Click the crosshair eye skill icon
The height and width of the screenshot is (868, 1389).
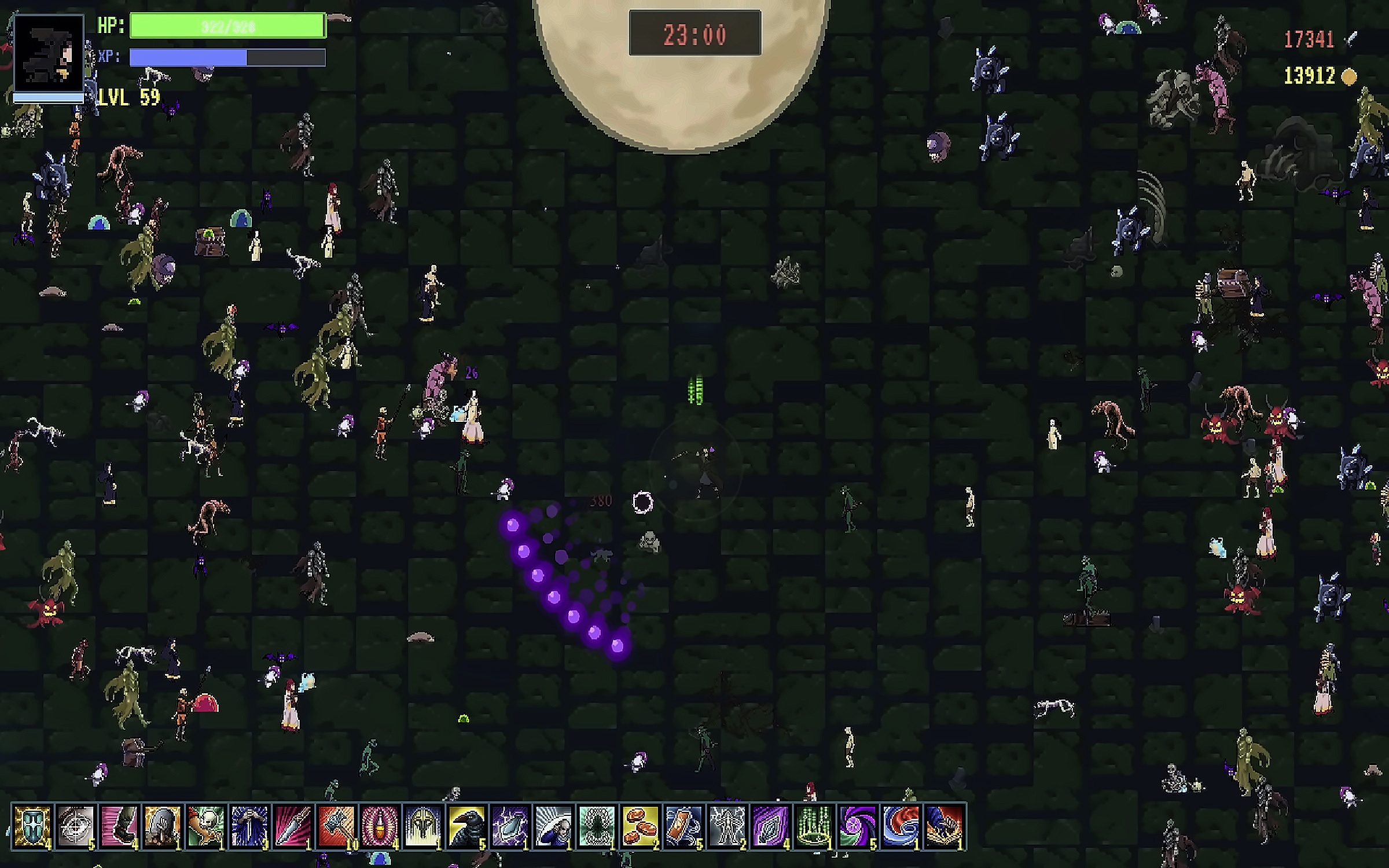pyautogui.click(x=76, y=826)
